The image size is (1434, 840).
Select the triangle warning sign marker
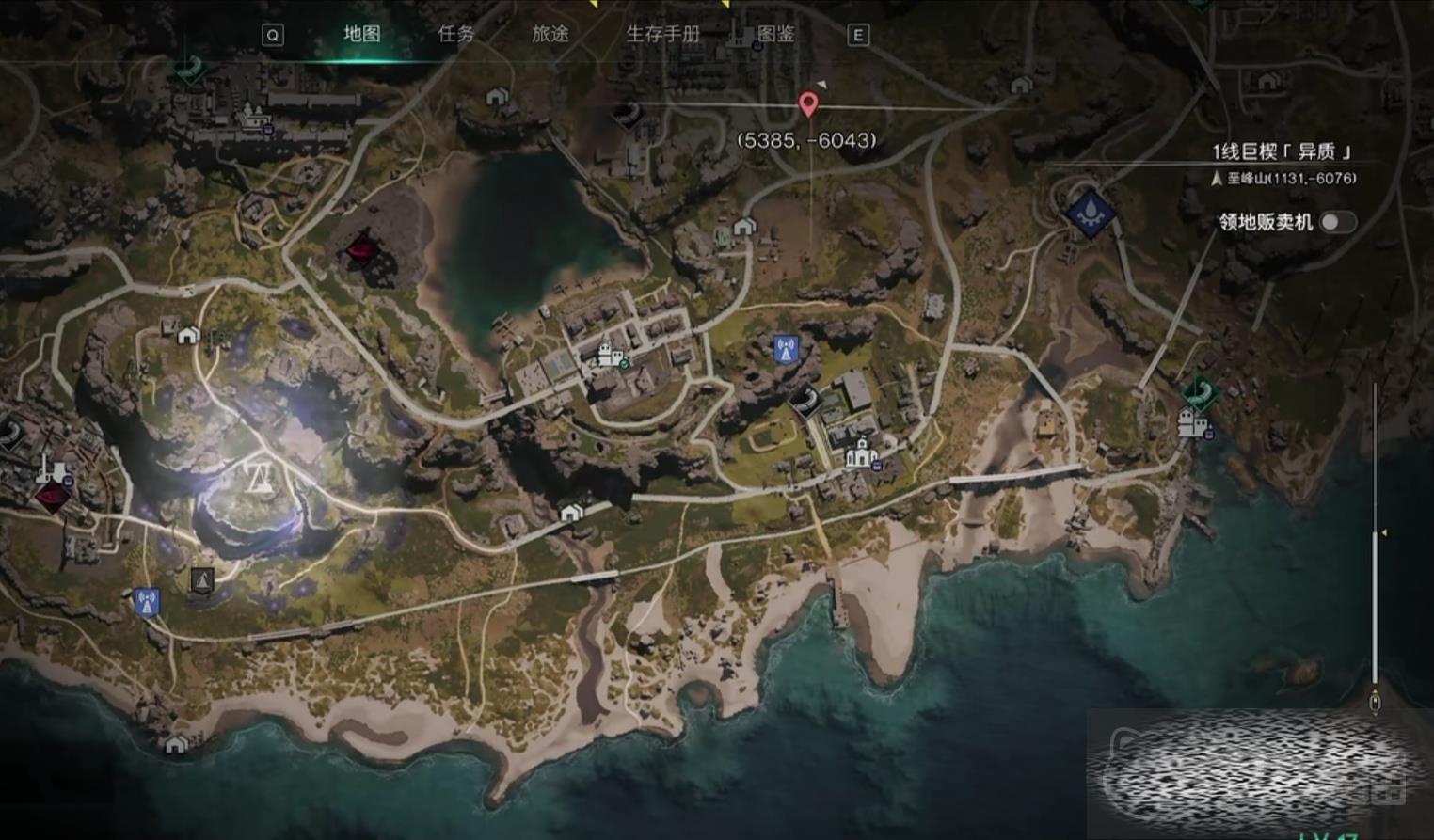pyautogui.click(x=201, y=579)
